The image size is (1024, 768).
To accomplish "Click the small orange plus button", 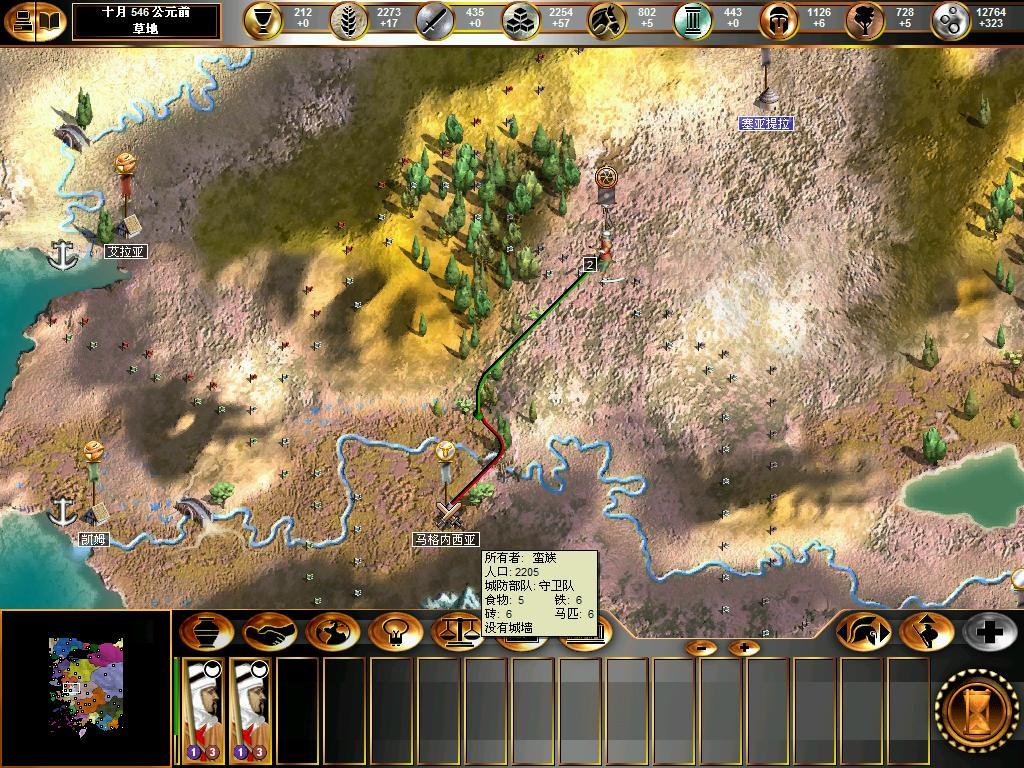I will coord(743,648).
